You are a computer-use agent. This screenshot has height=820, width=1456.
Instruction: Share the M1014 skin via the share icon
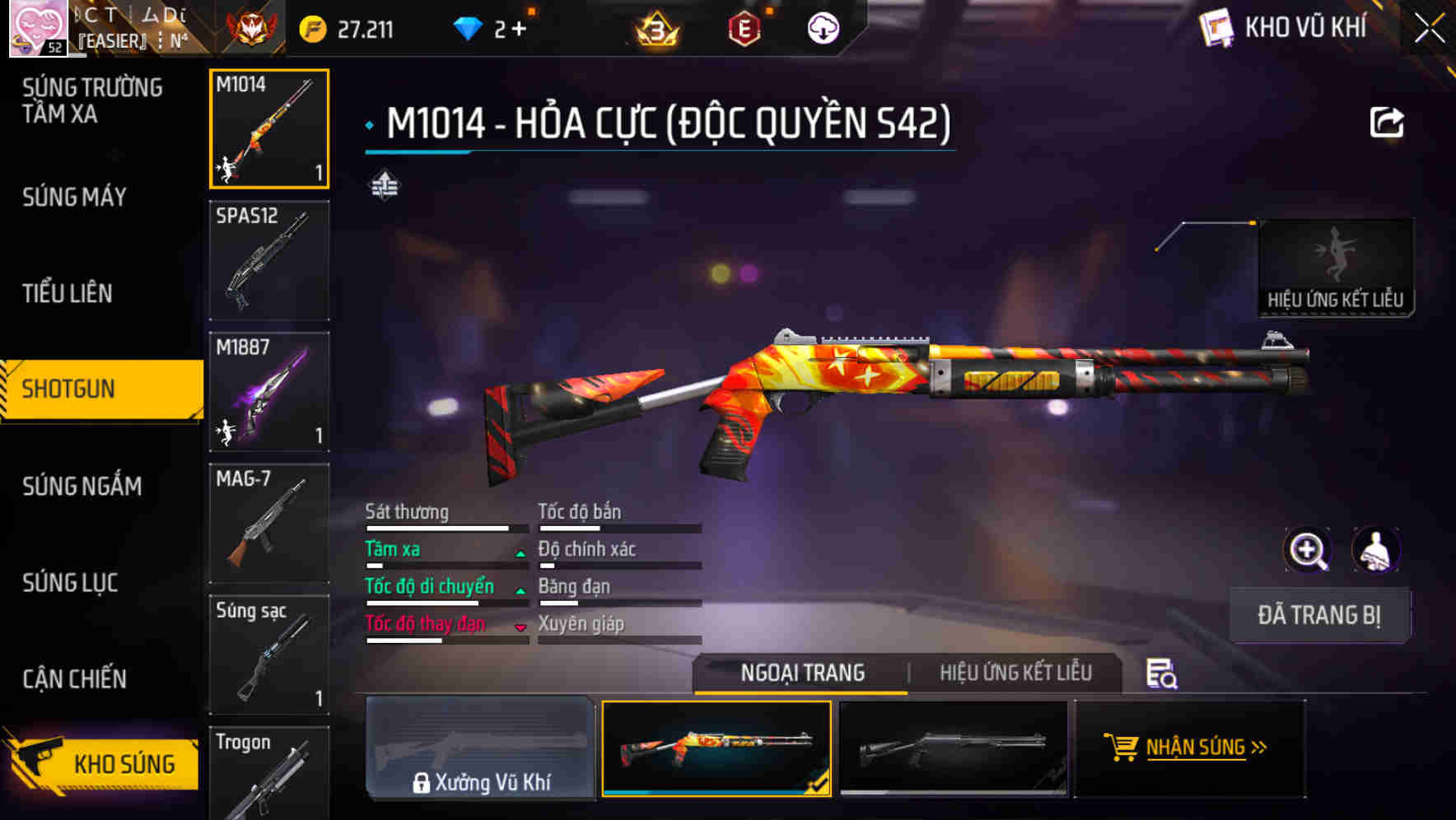click(x=1387, y=121)
